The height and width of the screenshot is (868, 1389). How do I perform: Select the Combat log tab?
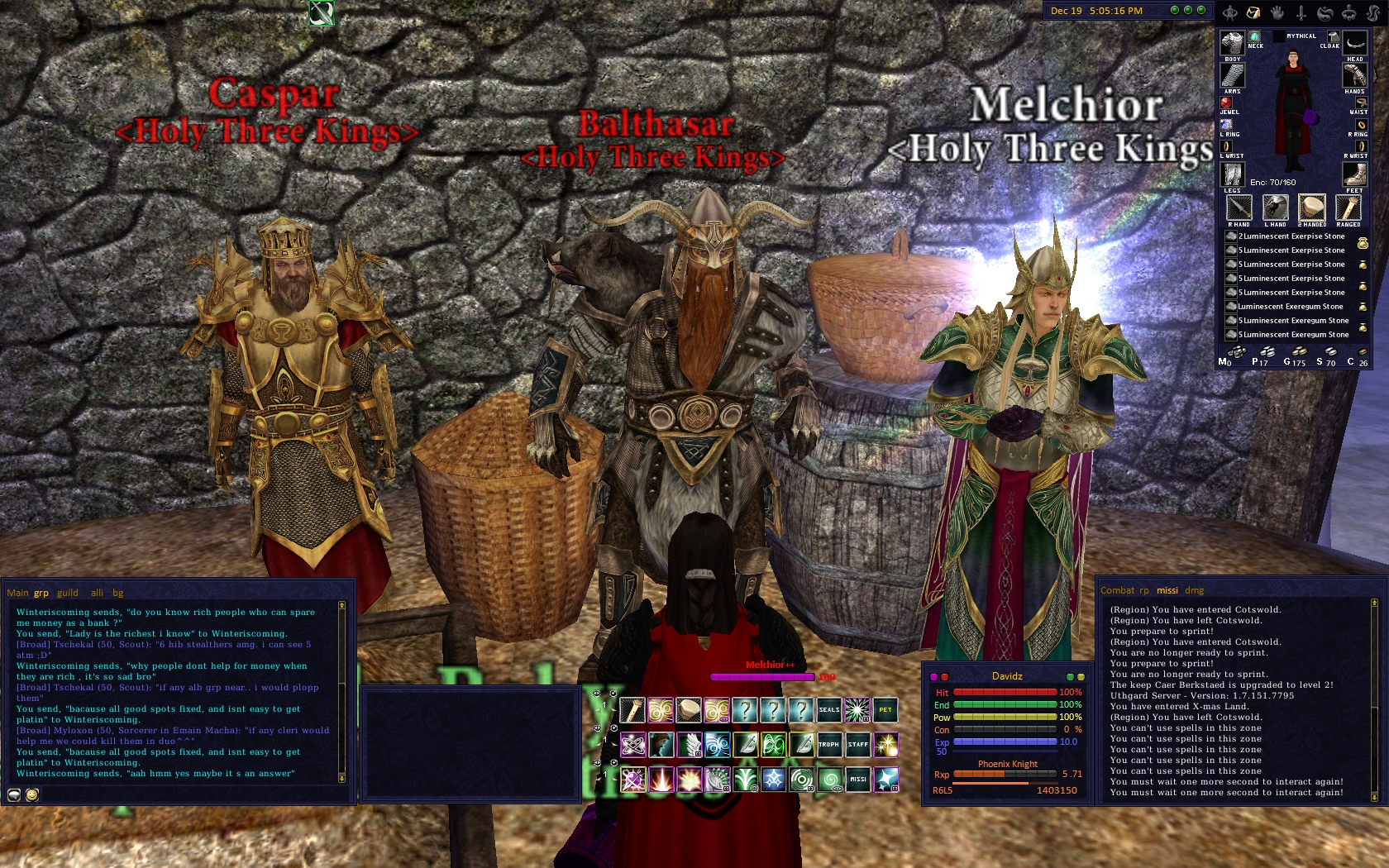[x=1117, y=590]
